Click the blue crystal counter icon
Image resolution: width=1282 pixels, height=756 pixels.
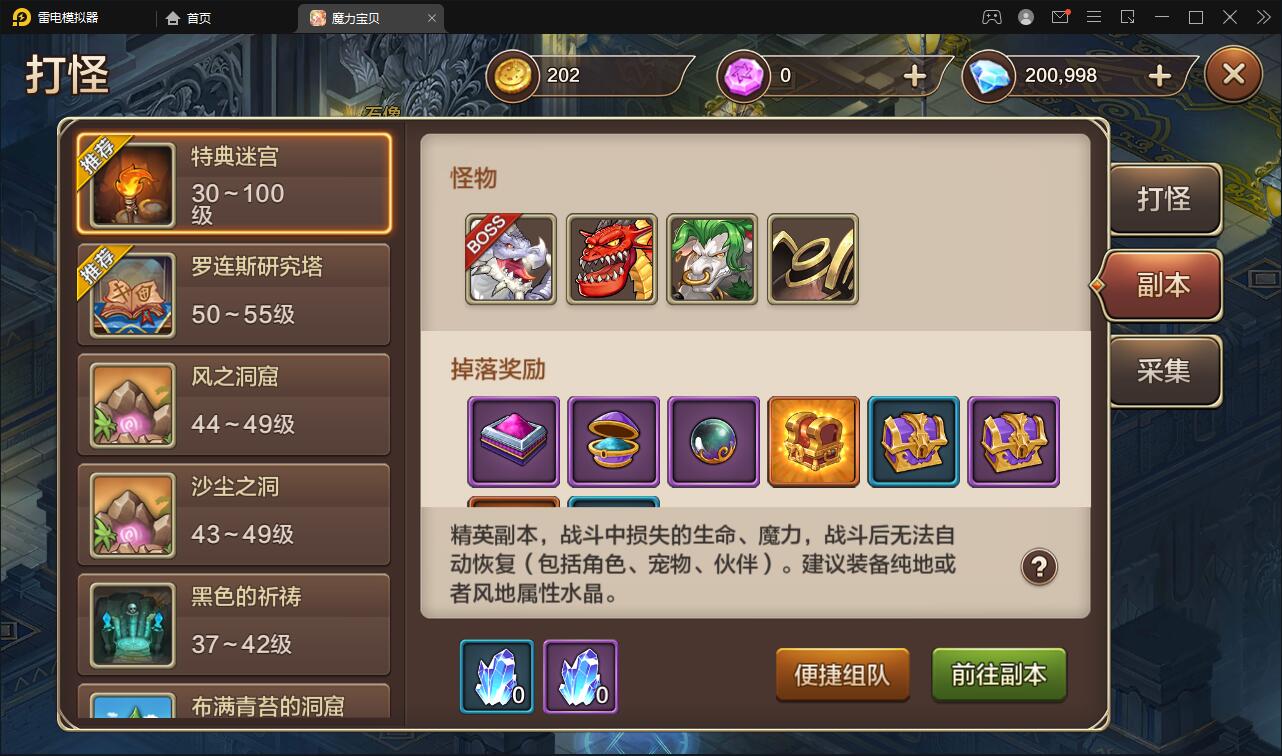point(497,676)
